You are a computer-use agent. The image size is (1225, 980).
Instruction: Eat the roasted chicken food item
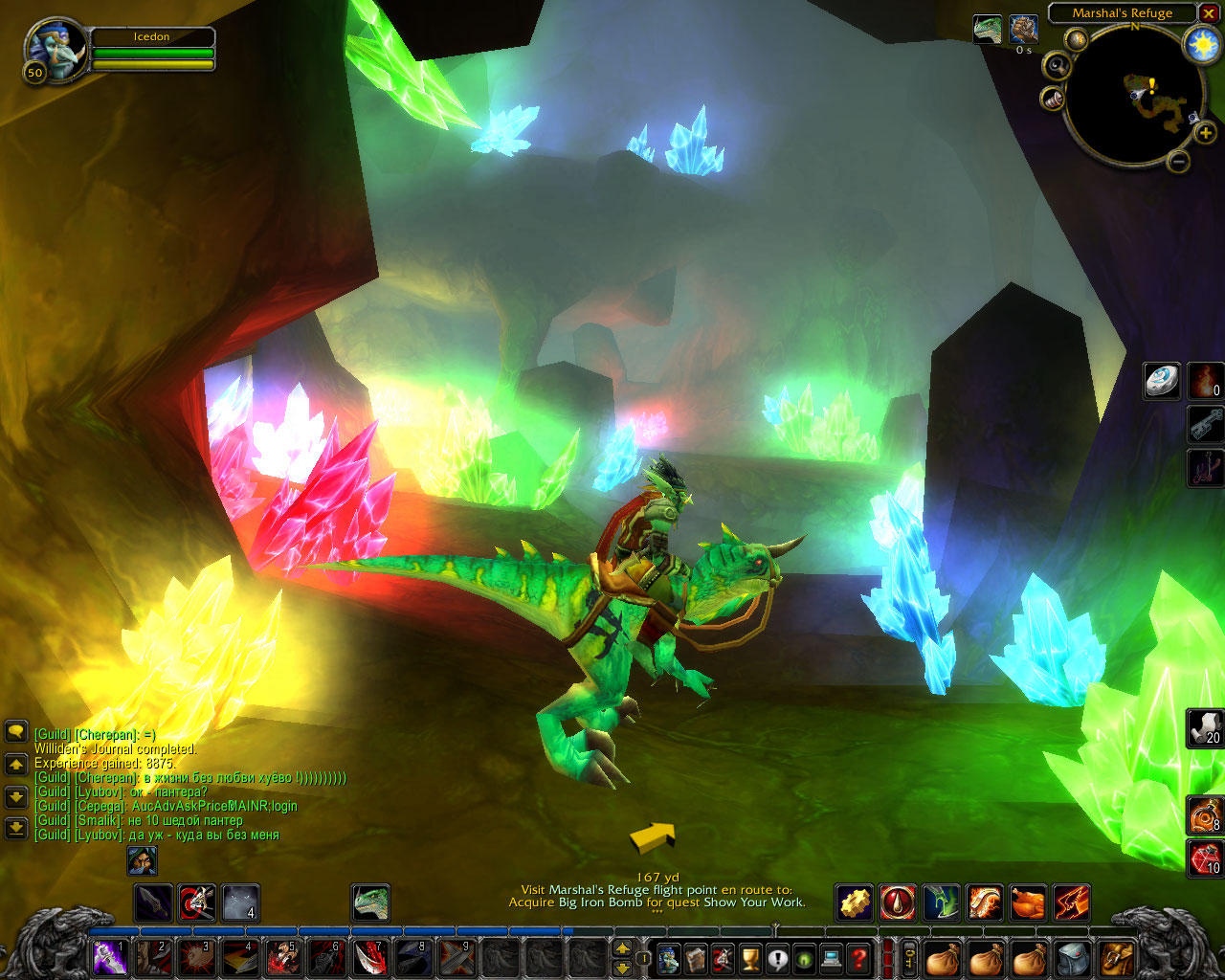pos(1028,902)
